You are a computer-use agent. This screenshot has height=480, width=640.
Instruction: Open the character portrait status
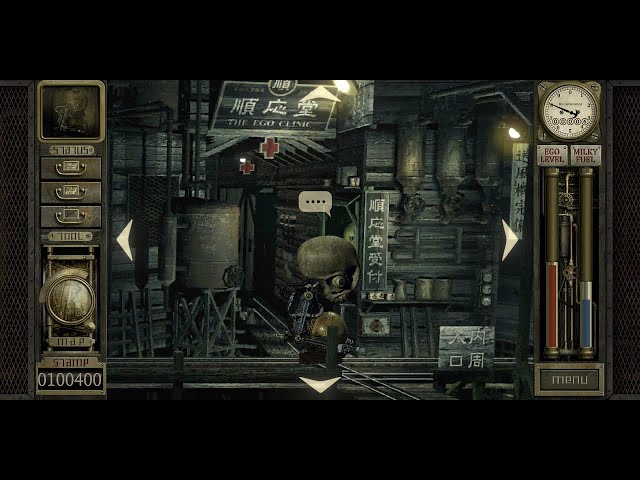click(x=70, y=111)
